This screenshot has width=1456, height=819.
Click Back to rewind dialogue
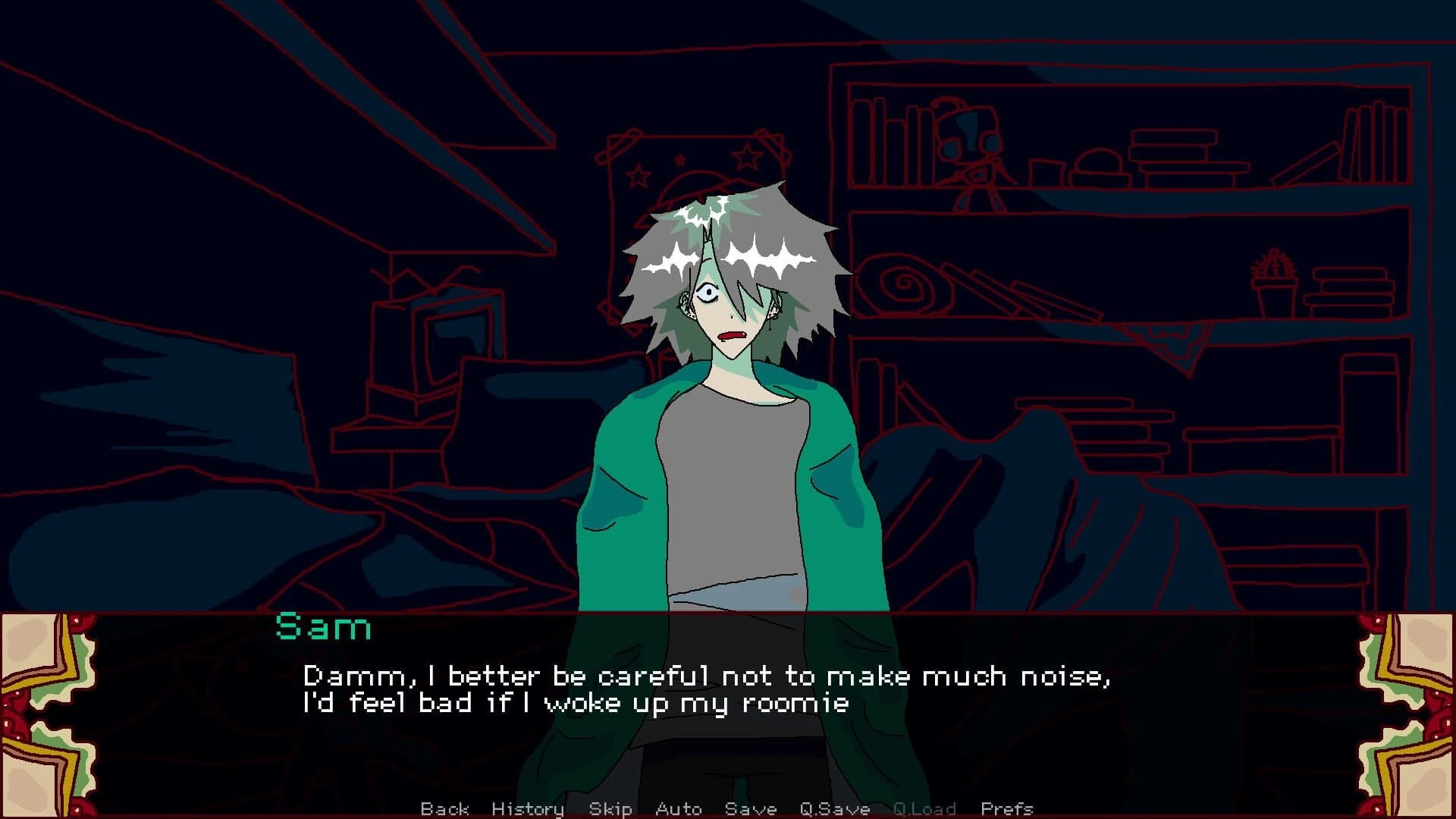coord(446,808)
